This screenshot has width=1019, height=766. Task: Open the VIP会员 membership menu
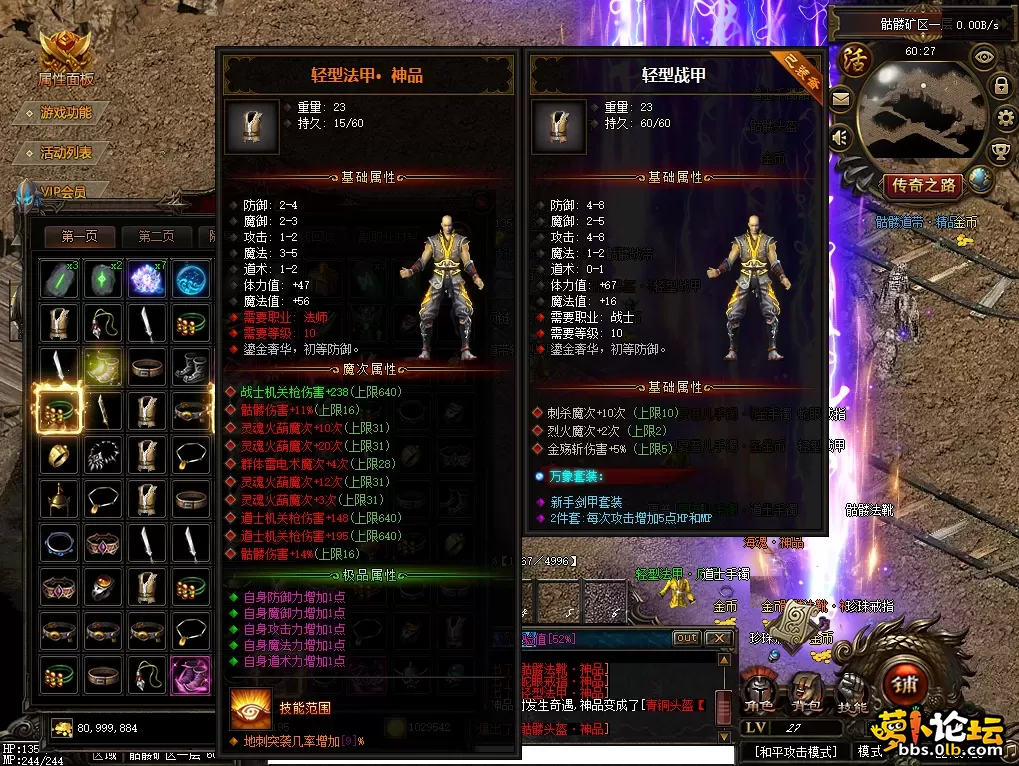click(x=64, y=192)
